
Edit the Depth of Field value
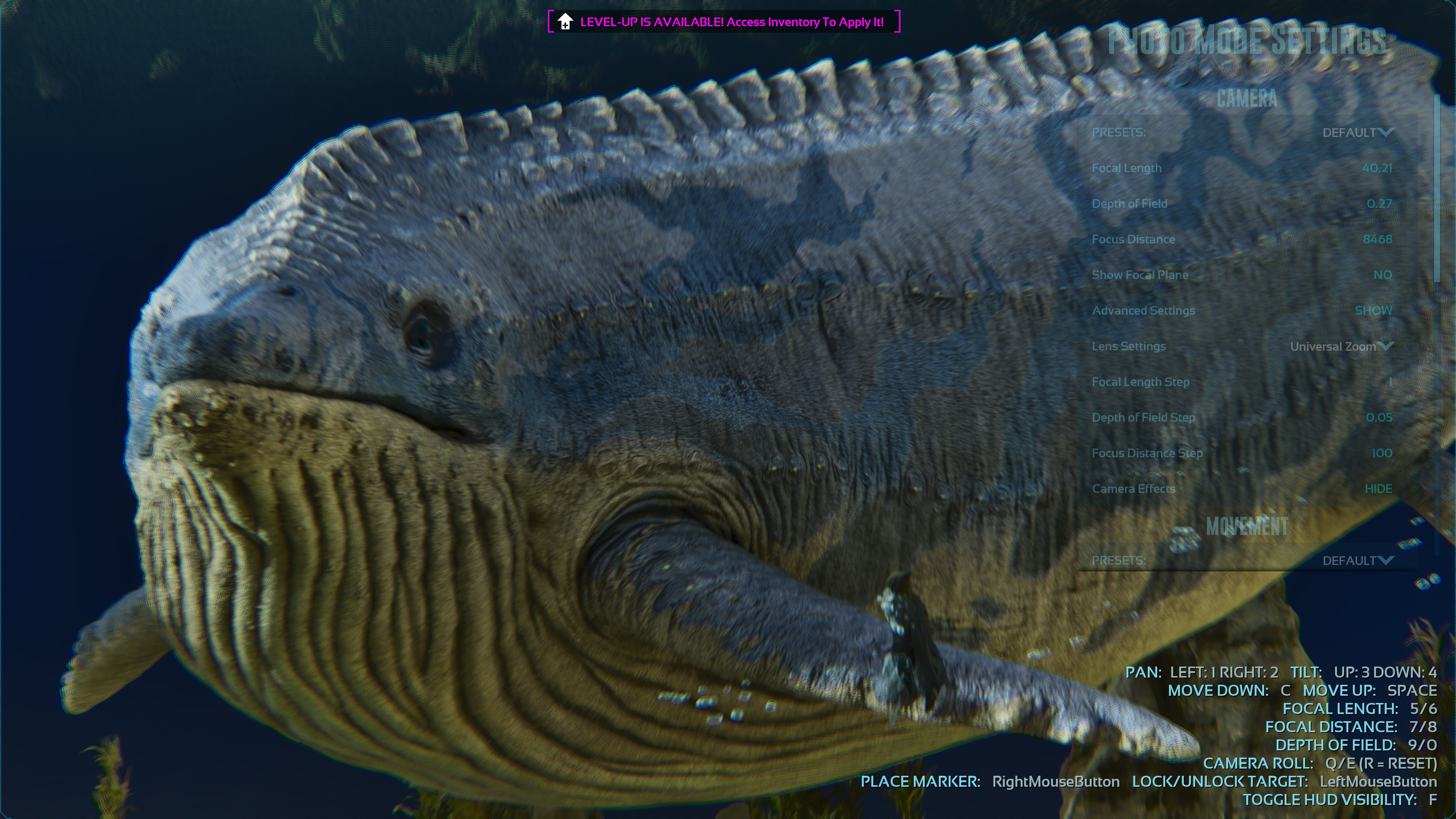1379,204
